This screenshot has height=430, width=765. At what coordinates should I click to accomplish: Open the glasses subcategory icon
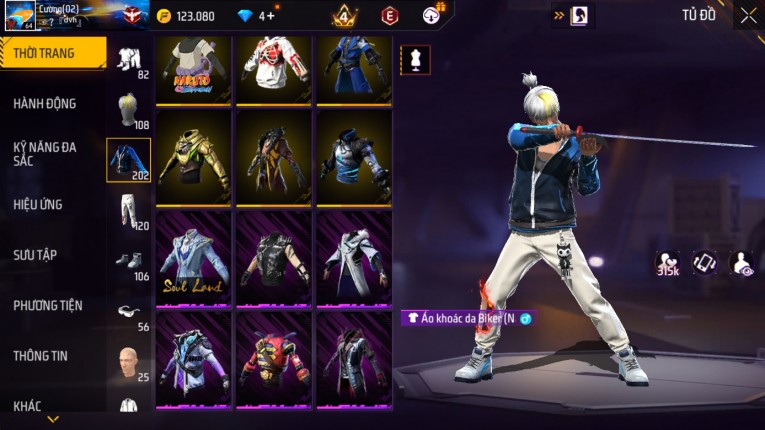click(129, 310)
